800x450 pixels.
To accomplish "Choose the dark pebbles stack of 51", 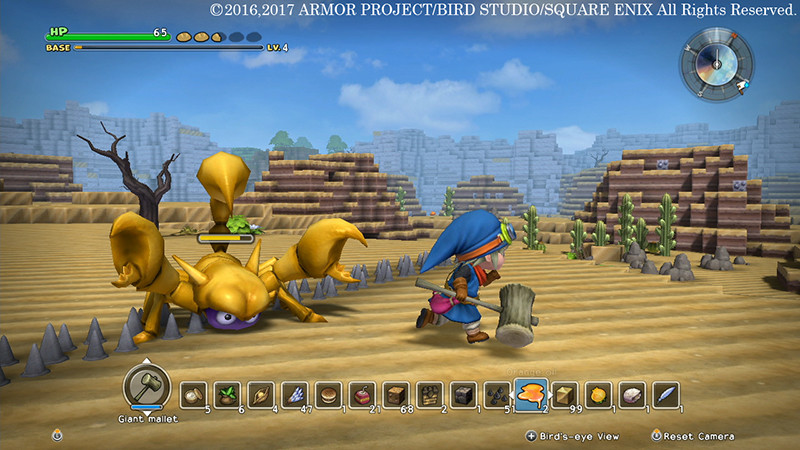I will (497, 394).
